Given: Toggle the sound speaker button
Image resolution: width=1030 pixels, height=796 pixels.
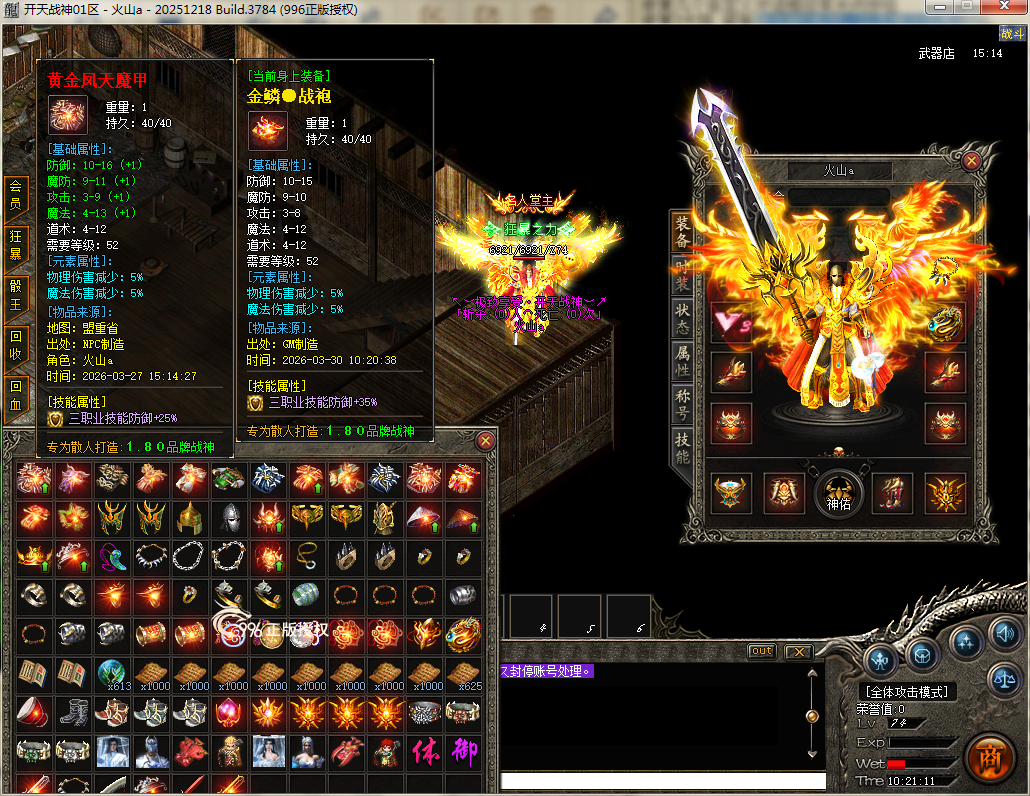Looking at the screenshot, I should [1003, 632].
